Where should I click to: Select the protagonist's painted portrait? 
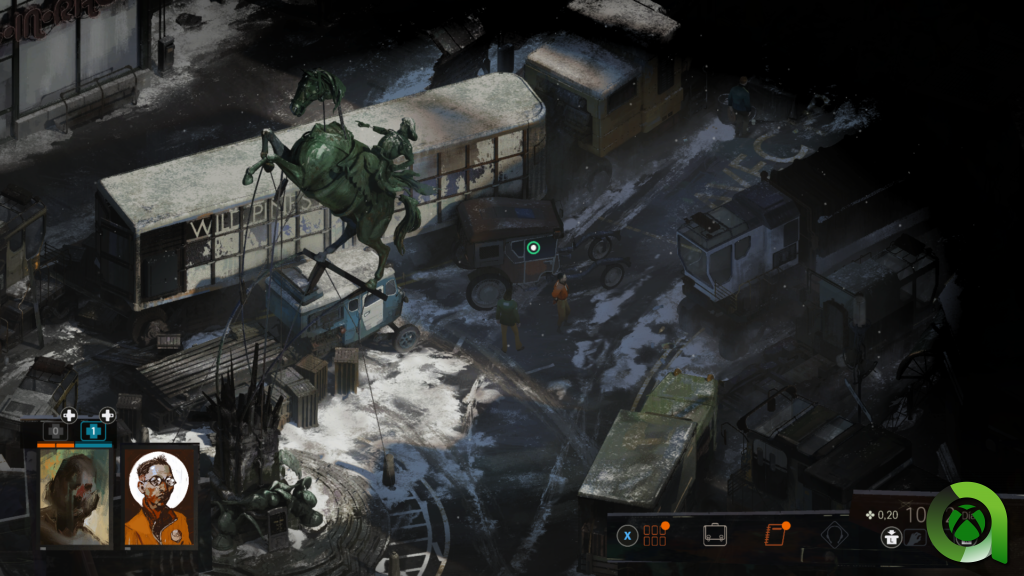click(76, 497)
